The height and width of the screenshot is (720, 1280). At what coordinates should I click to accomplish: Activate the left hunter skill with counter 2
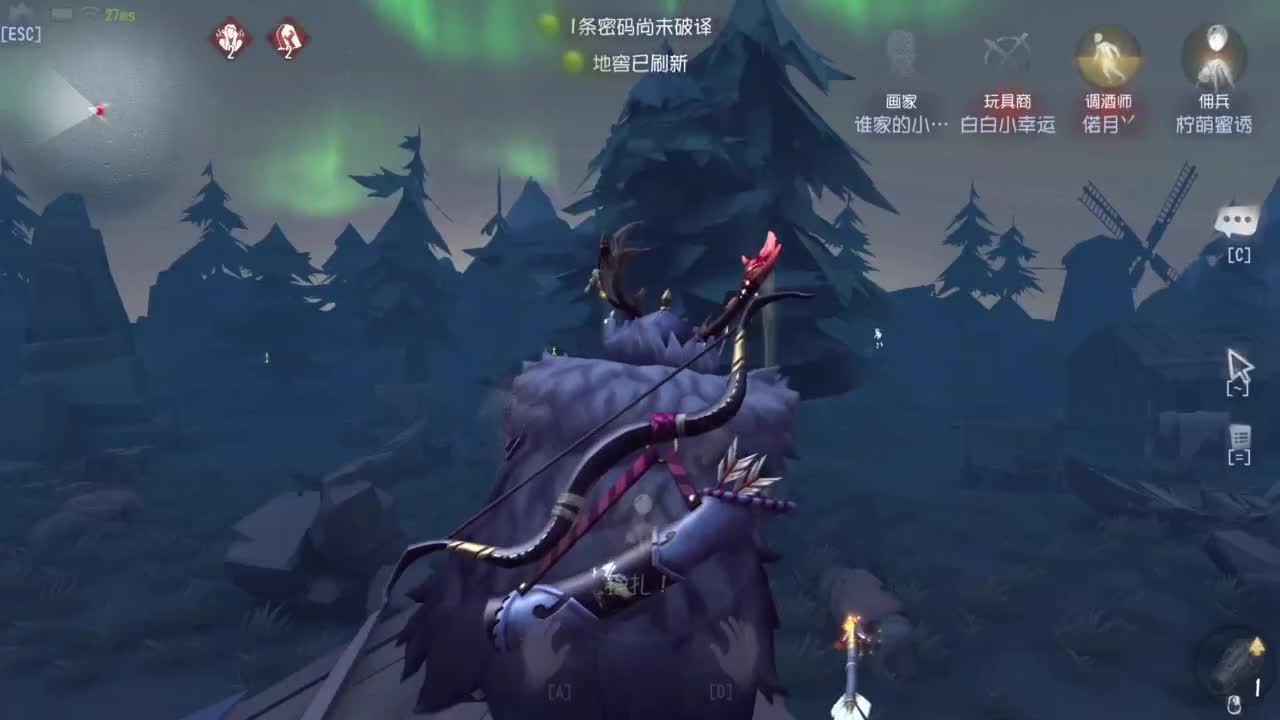click(229, 40)
